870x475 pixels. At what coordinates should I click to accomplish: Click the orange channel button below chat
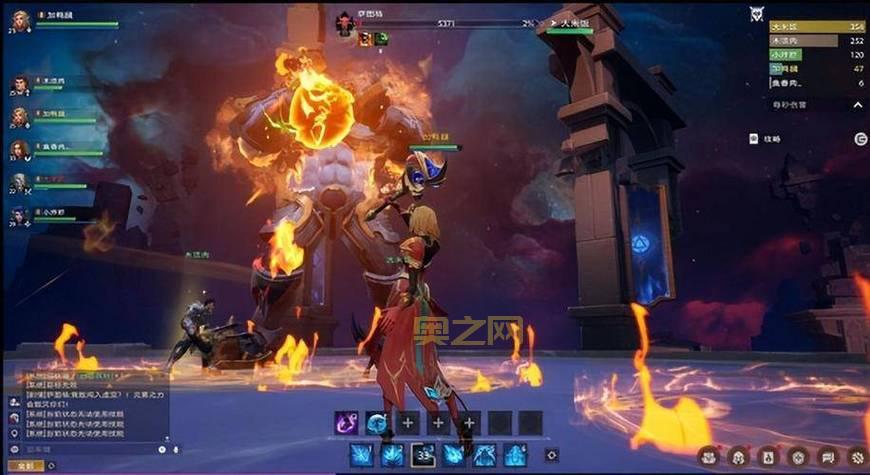point(25,466)
